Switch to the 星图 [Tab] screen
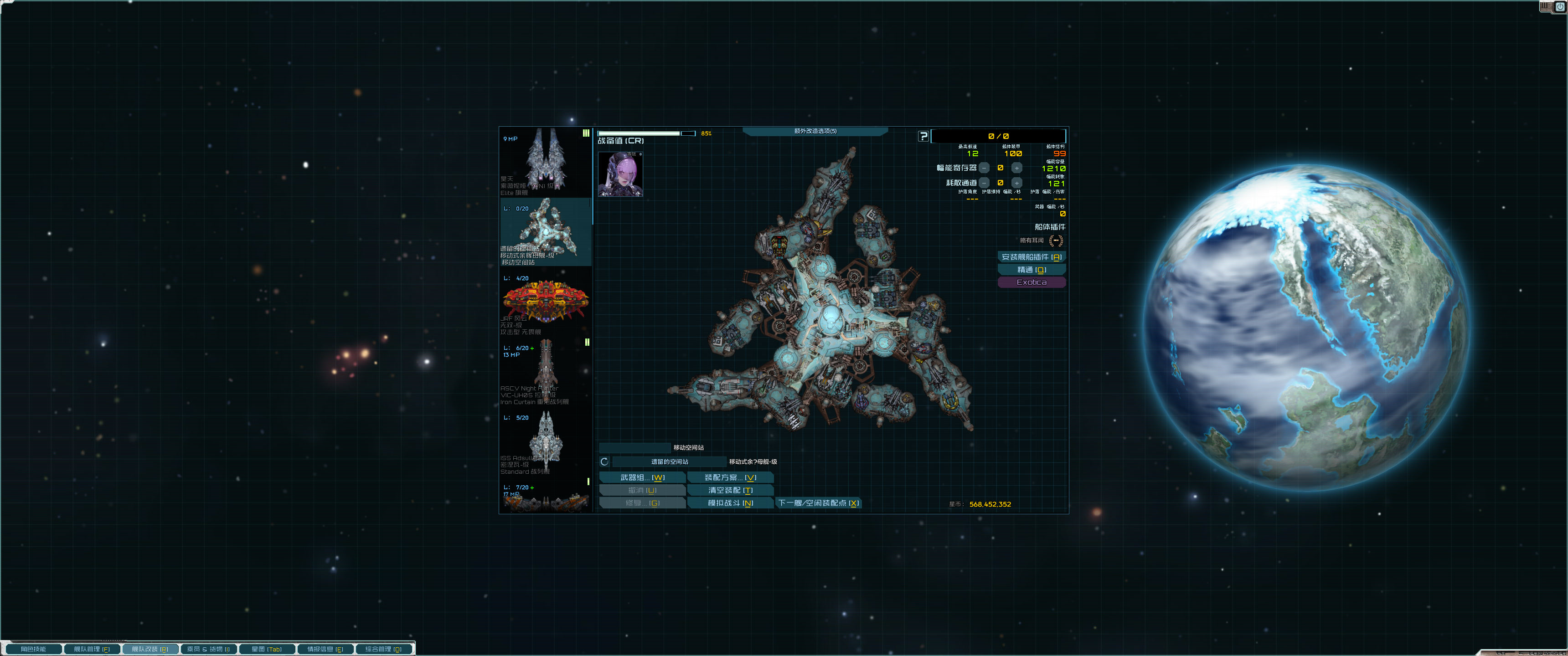Image resolution: width=1568 pixels, height=656 pixels. tap(267, 649)
